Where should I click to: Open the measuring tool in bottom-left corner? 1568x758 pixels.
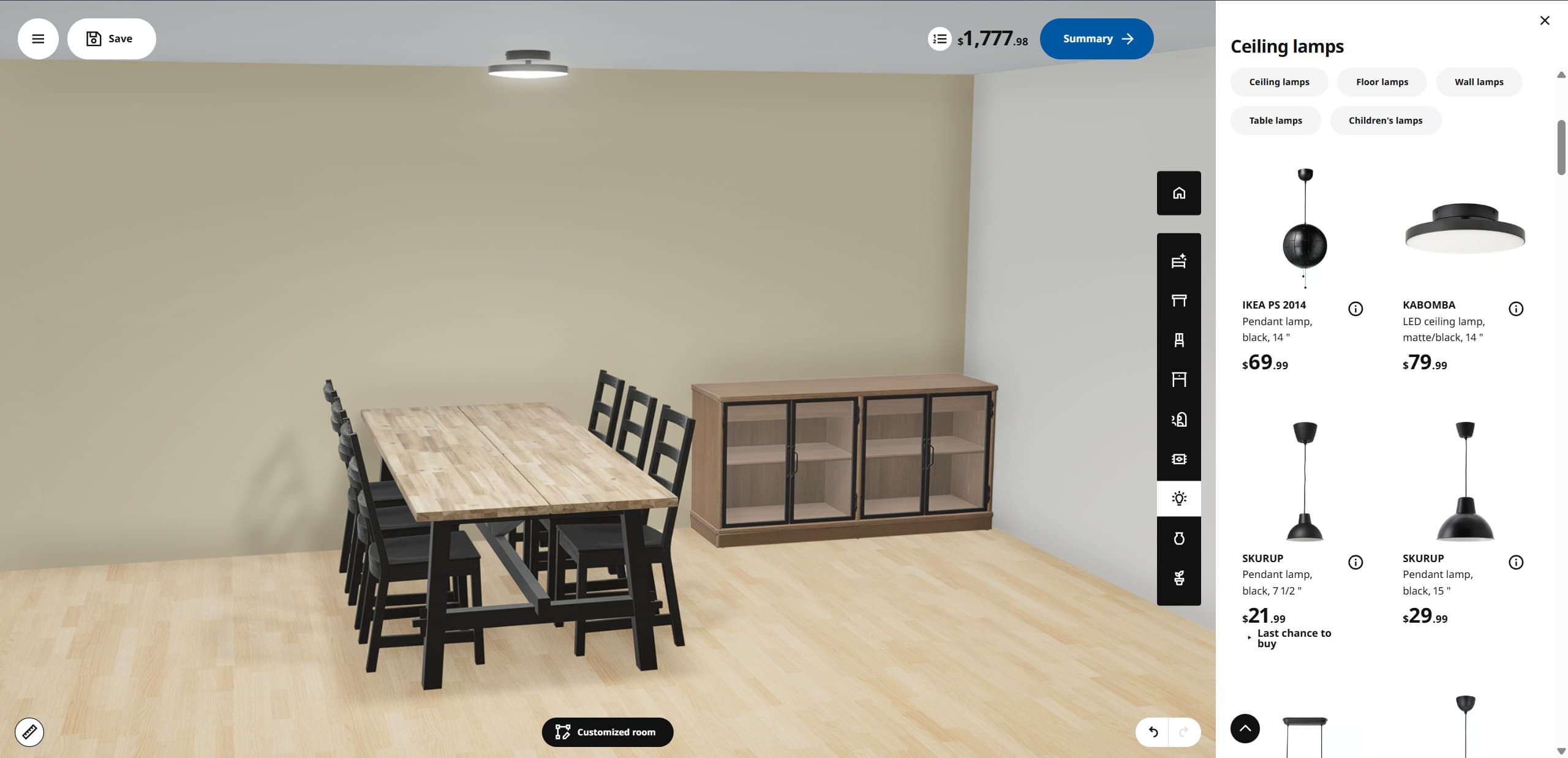point(30,732)
